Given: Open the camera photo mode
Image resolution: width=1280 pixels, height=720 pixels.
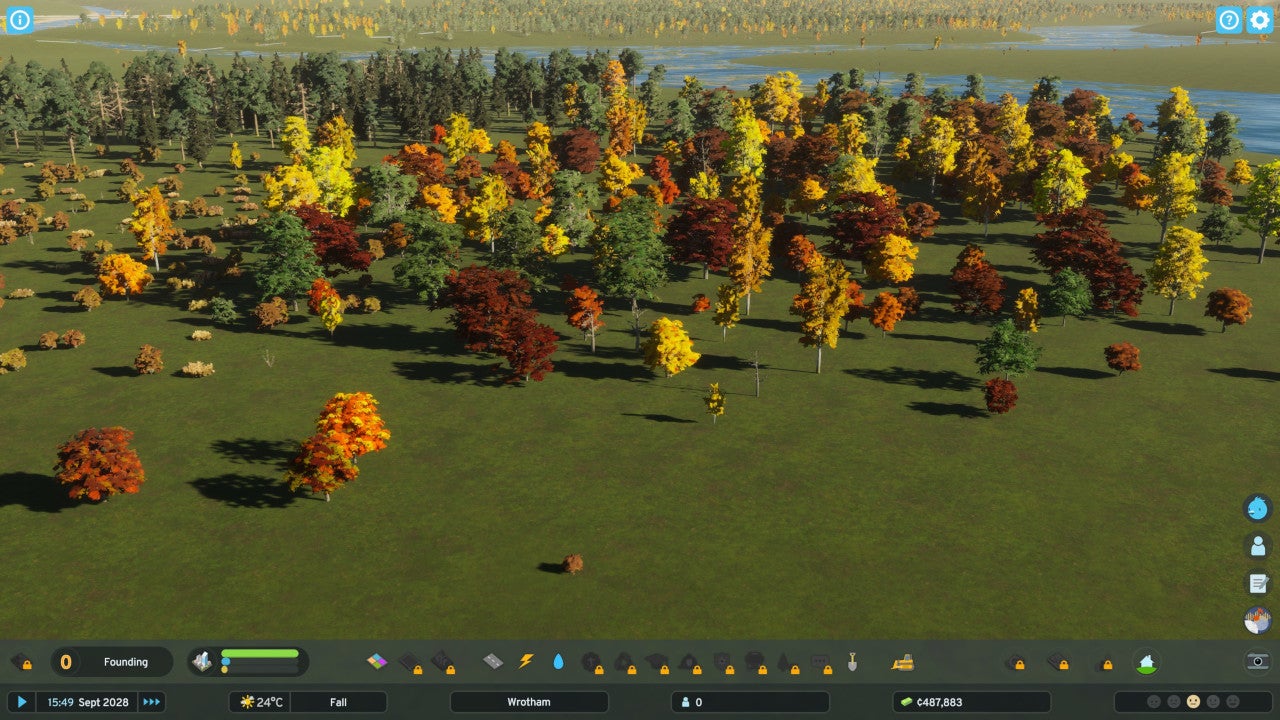Looking at the screenshot, I should coord(1258,662).
